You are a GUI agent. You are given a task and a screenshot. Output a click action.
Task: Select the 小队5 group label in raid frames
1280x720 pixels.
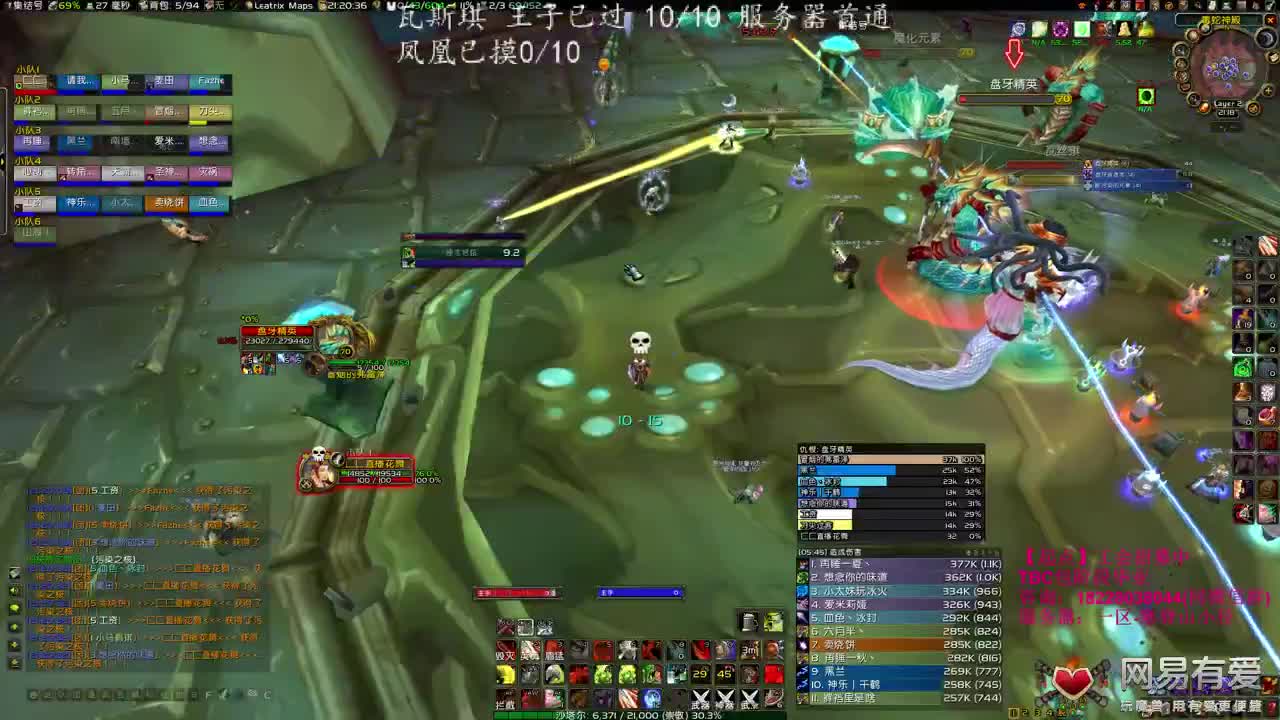pos(25,190)
